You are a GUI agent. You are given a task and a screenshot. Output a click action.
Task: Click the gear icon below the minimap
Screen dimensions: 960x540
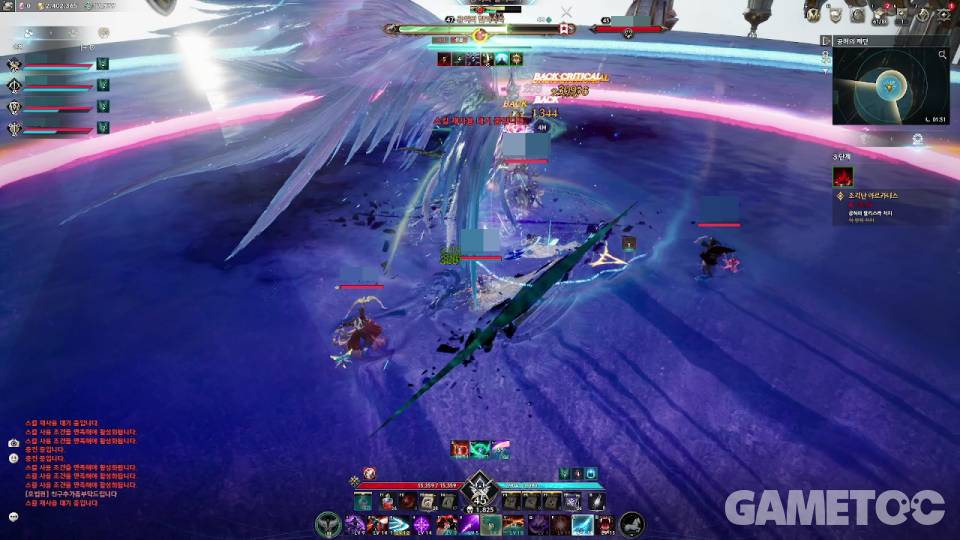point(917,140)
